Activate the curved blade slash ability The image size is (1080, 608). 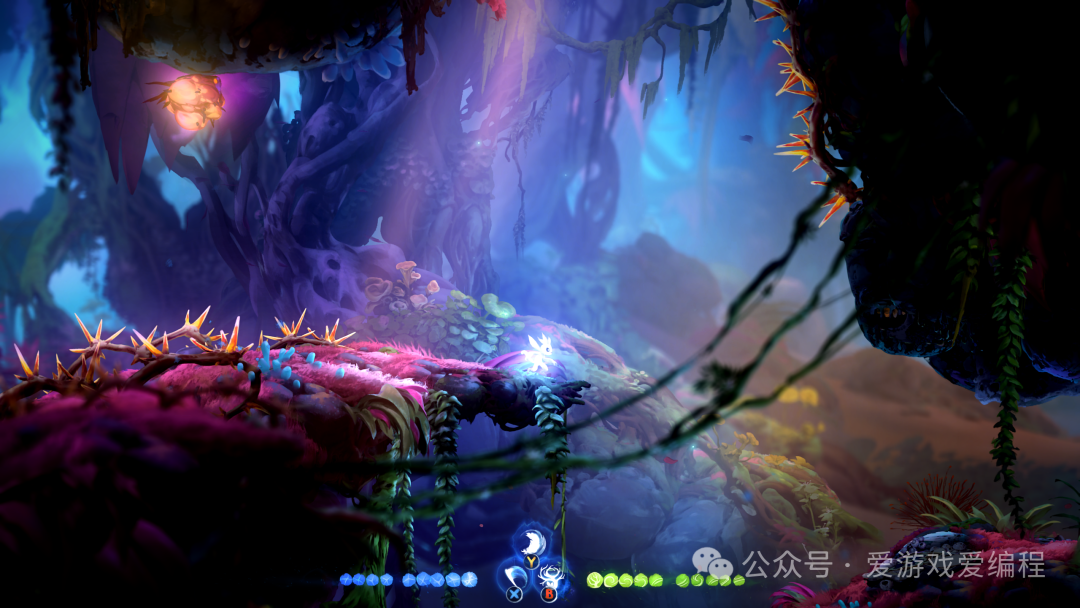[x=514, y=577]
